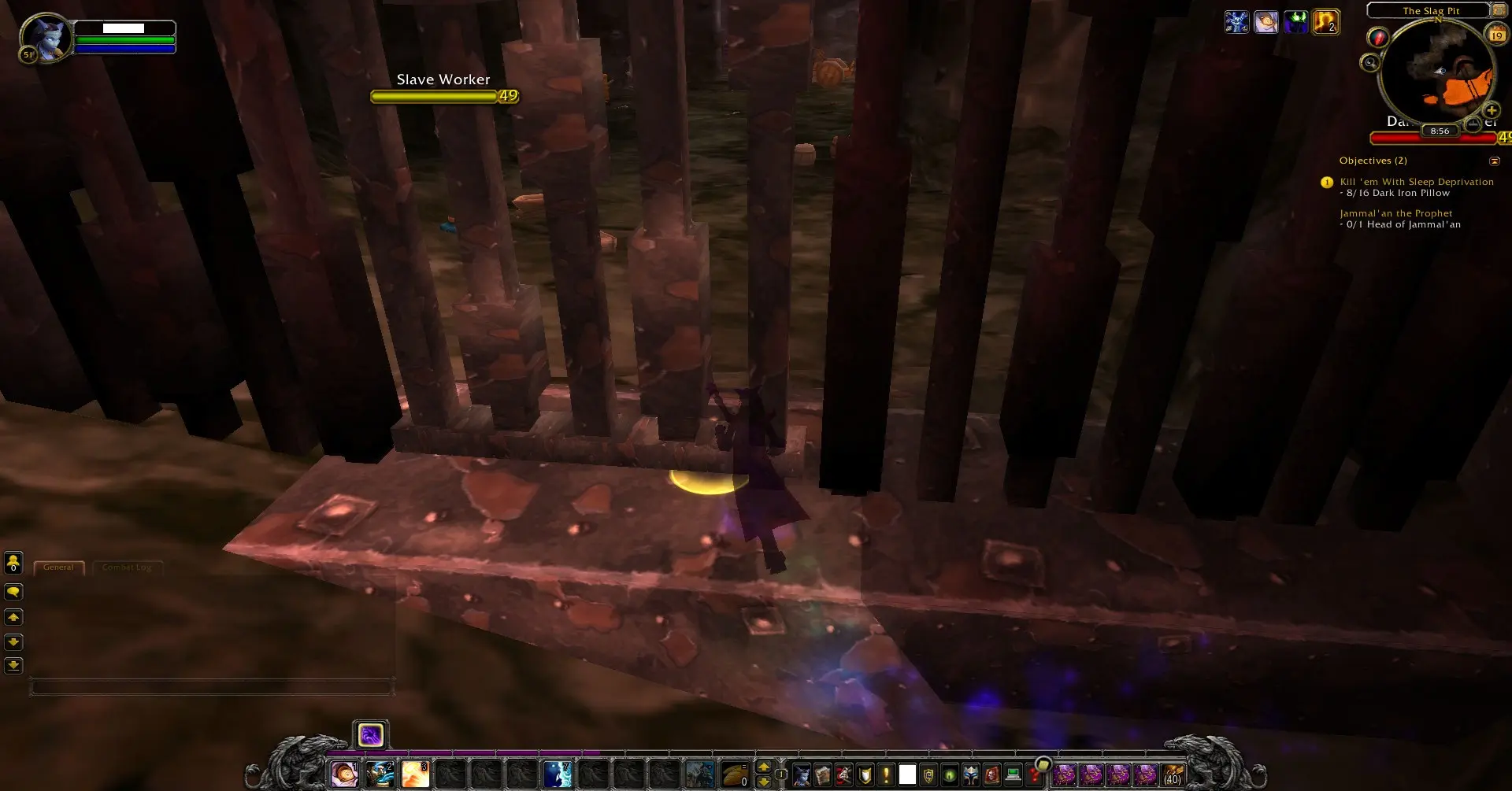
Task: Open the minimap tracking magnifier button
Action: pyautogui.click(x=1370, y=62)
